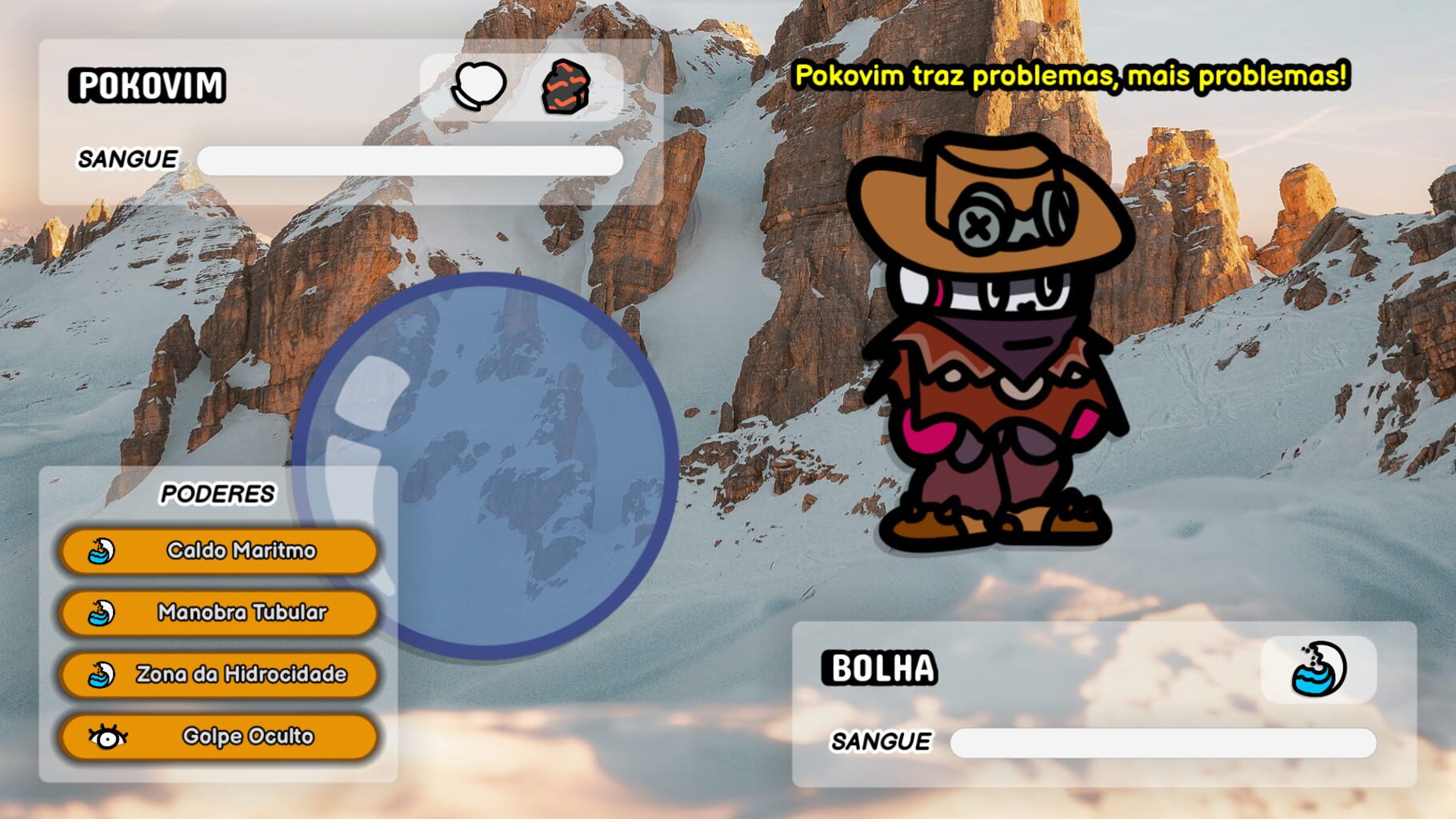
Task: Click Pokovim's SANGUE health bar
Action: coord(408,161)
